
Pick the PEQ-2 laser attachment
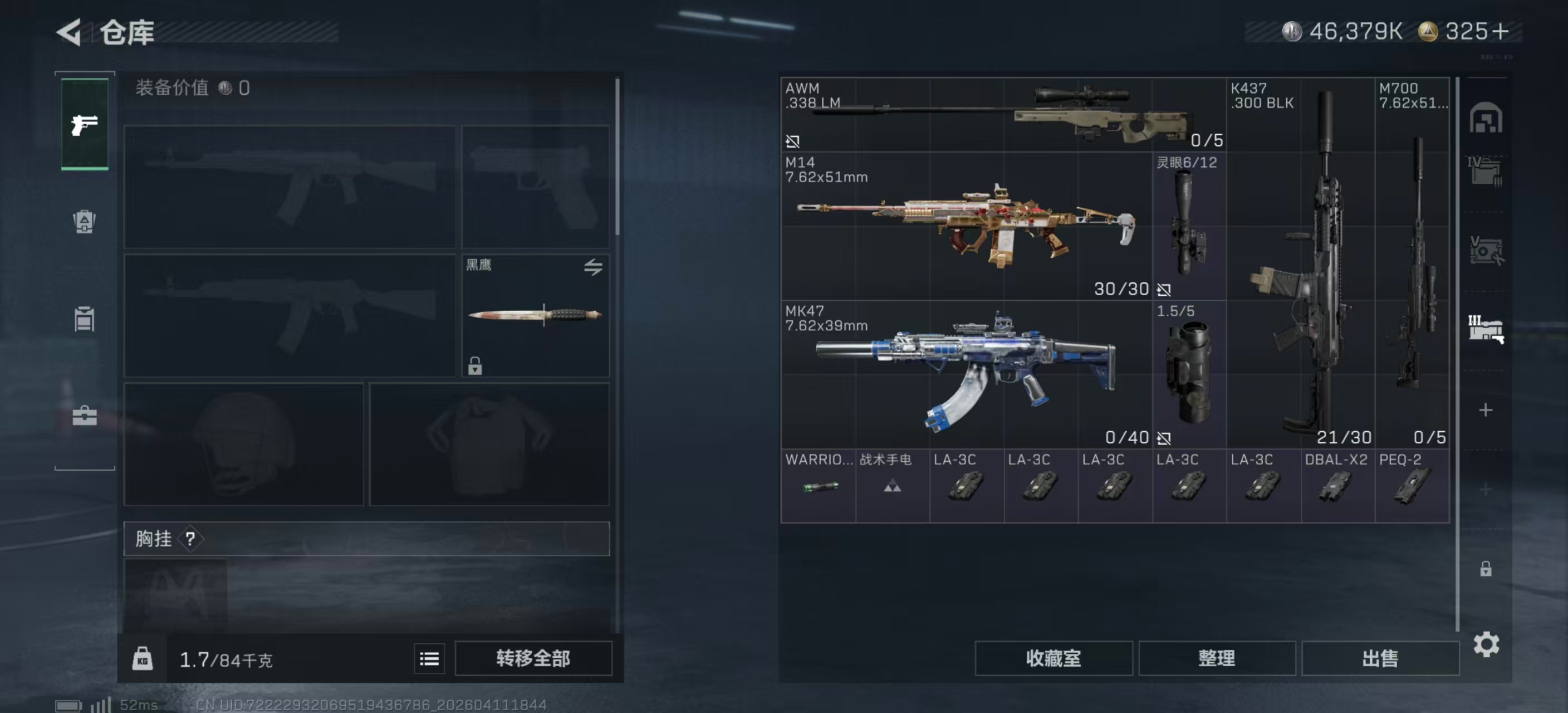[1412, 485]
